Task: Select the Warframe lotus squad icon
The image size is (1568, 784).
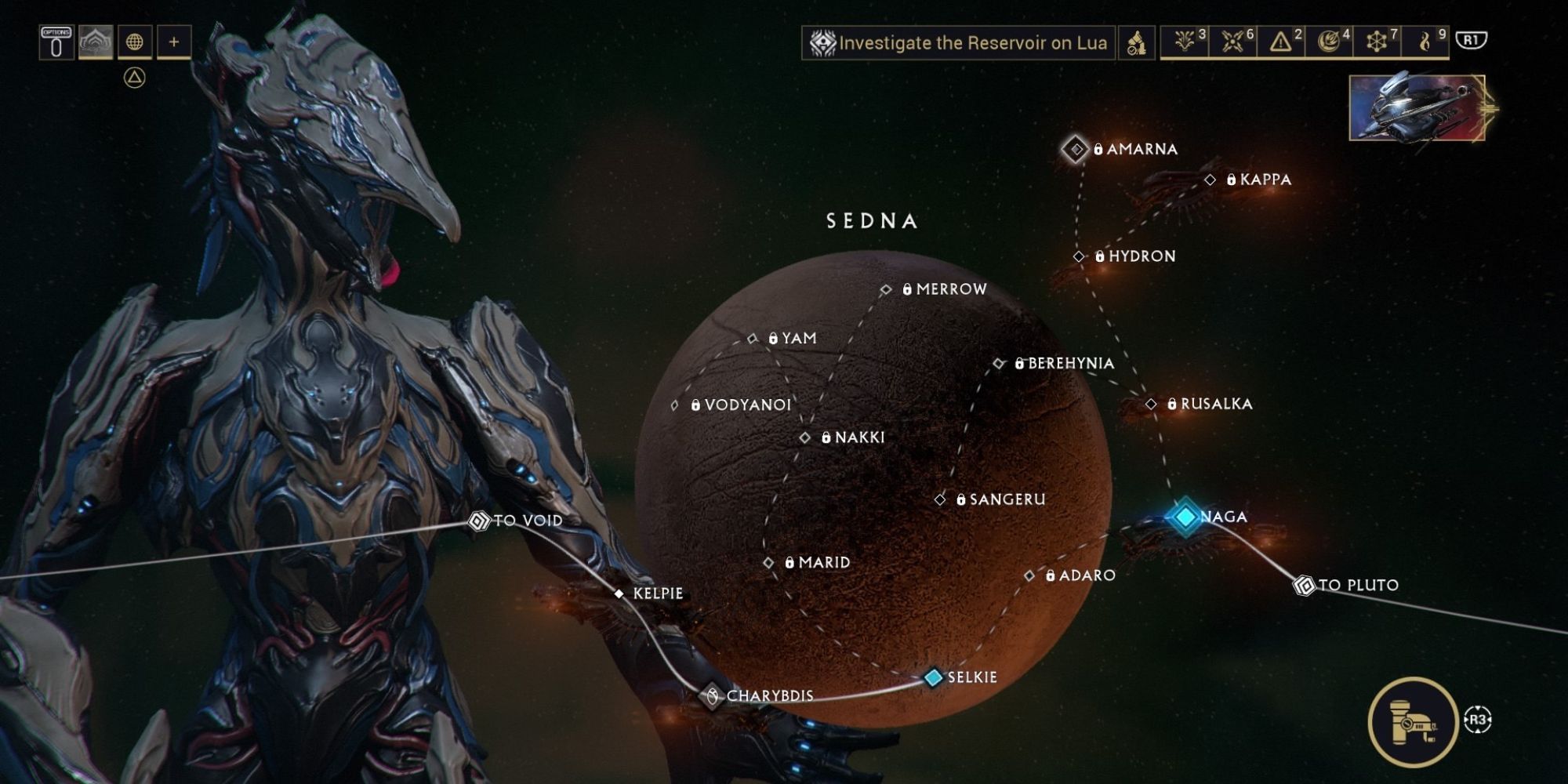Action: pos(96,42)
